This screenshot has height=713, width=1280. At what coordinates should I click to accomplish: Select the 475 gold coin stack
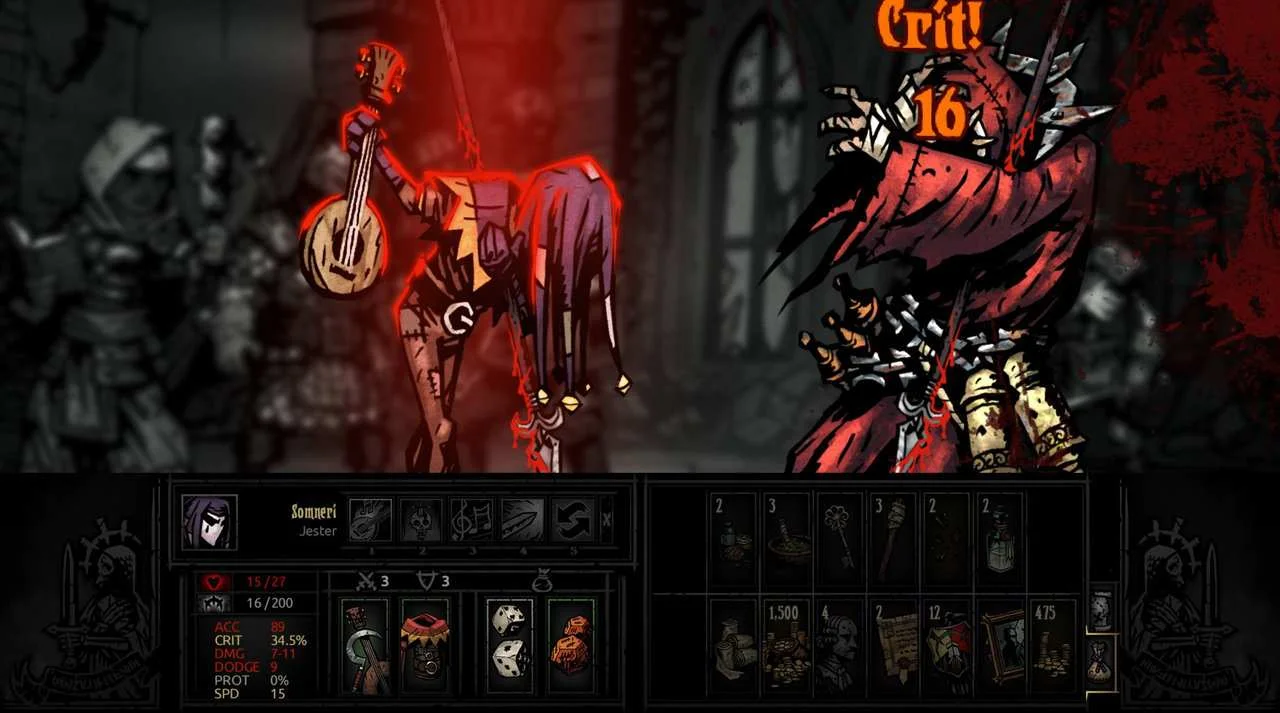(1052, 647)
